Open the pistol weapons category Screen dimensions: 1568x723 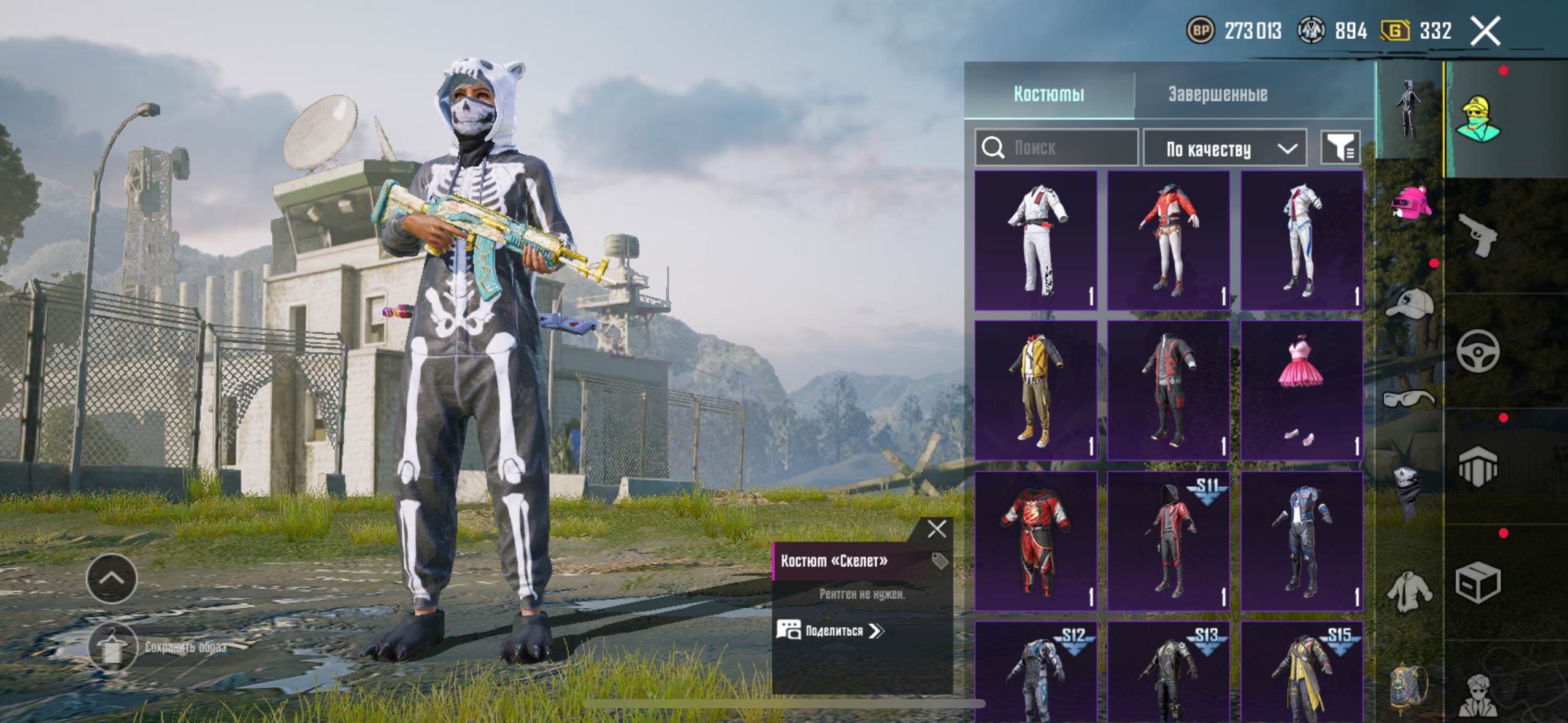click(1478, 235)
